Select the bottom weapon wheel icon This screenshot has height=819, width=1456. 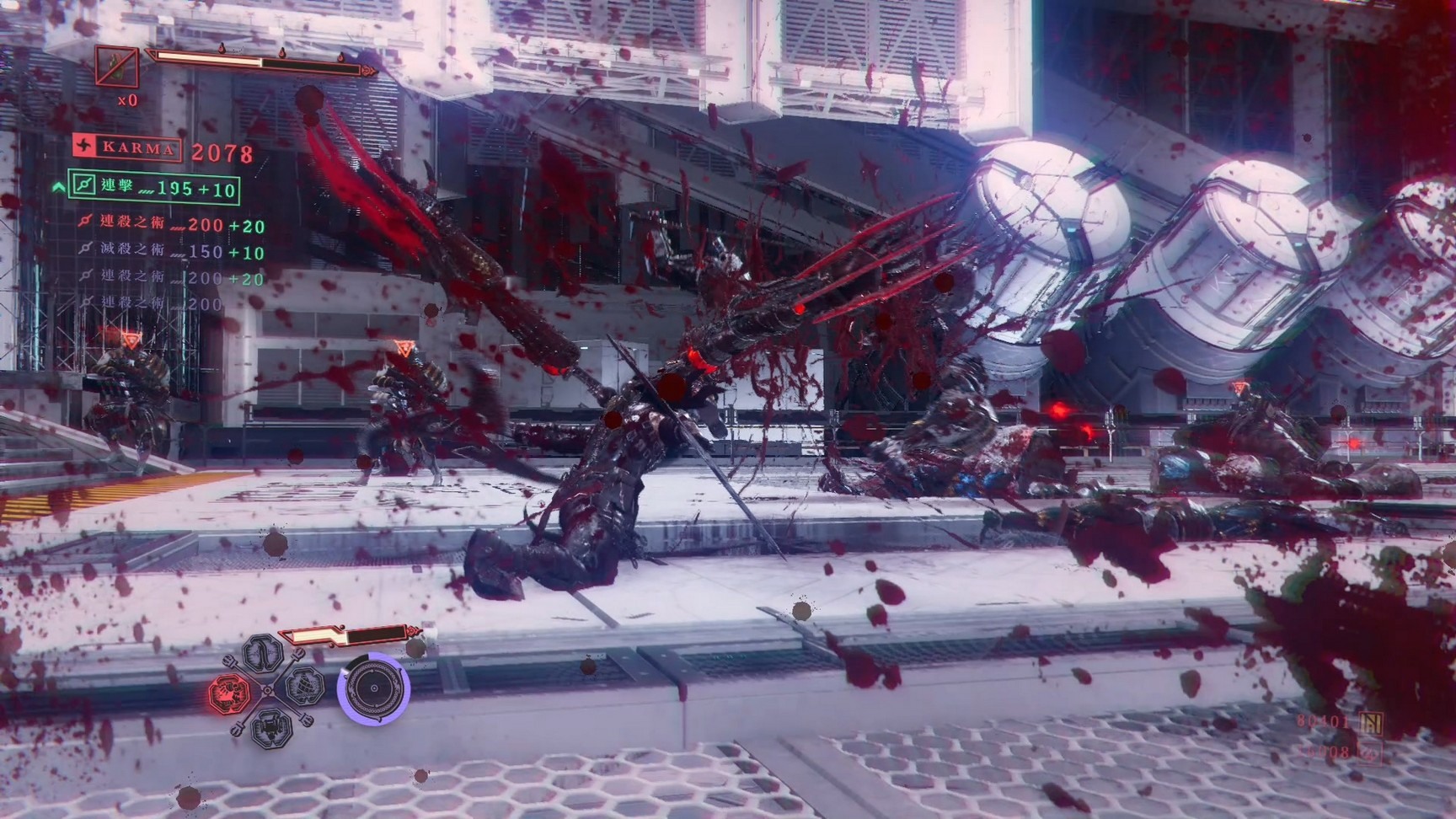tap(271, 726)
